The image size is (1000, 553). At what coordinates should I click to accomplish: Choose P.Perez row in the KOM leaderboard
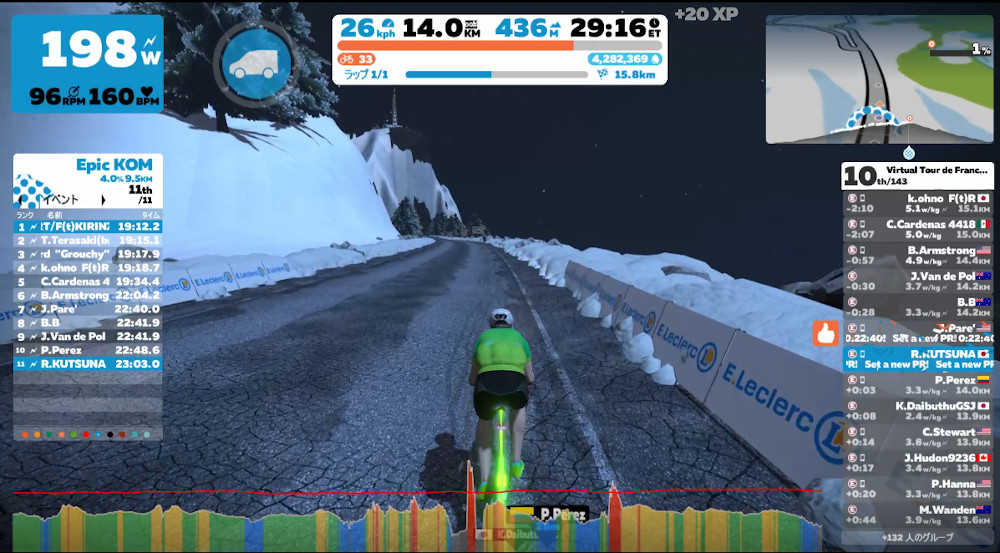point(87,350)
